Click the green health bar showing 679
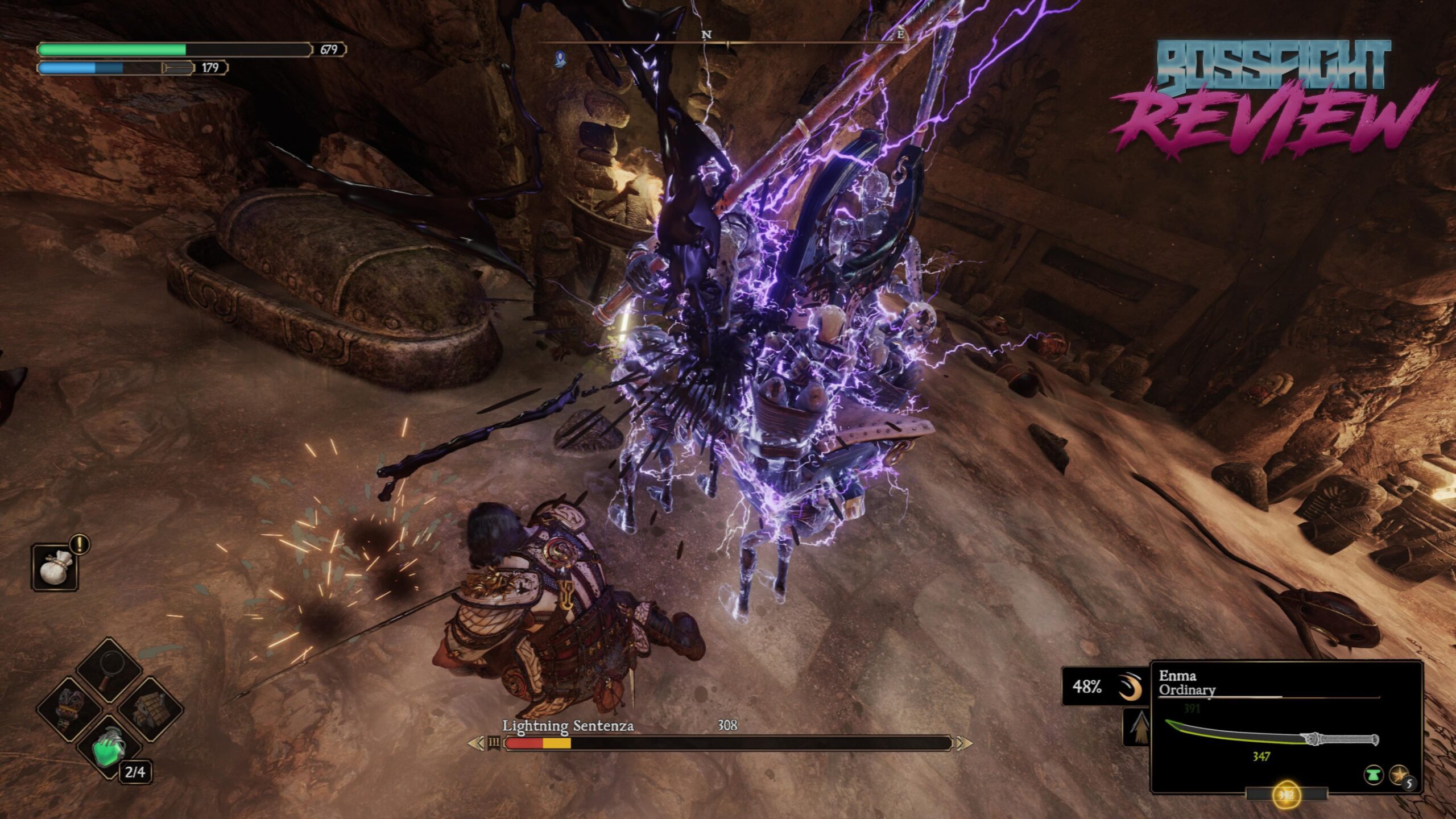Viewport: 1456px width, 819px height. click(114, 50)
